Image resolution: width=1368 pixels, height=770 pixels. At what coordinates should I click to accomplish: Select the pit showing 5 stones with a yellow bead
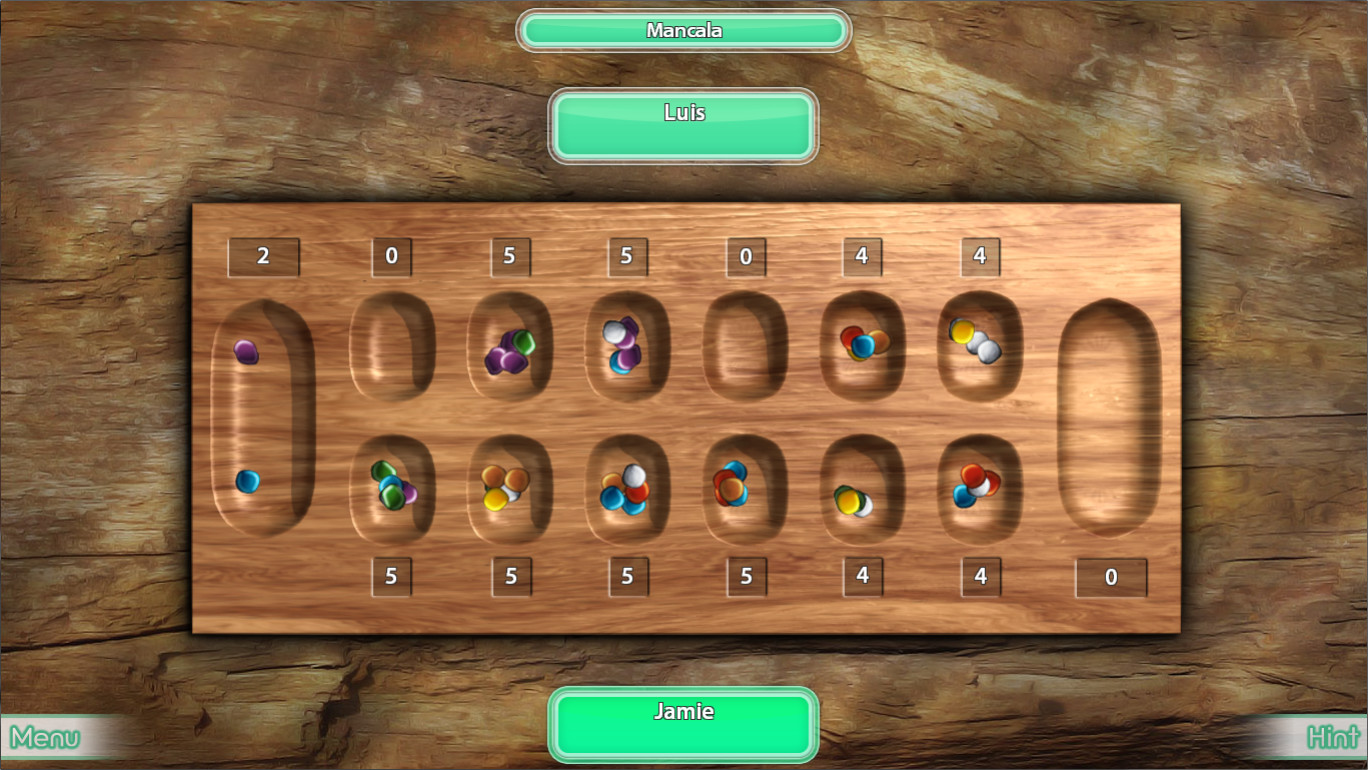[x=512, y=490]
